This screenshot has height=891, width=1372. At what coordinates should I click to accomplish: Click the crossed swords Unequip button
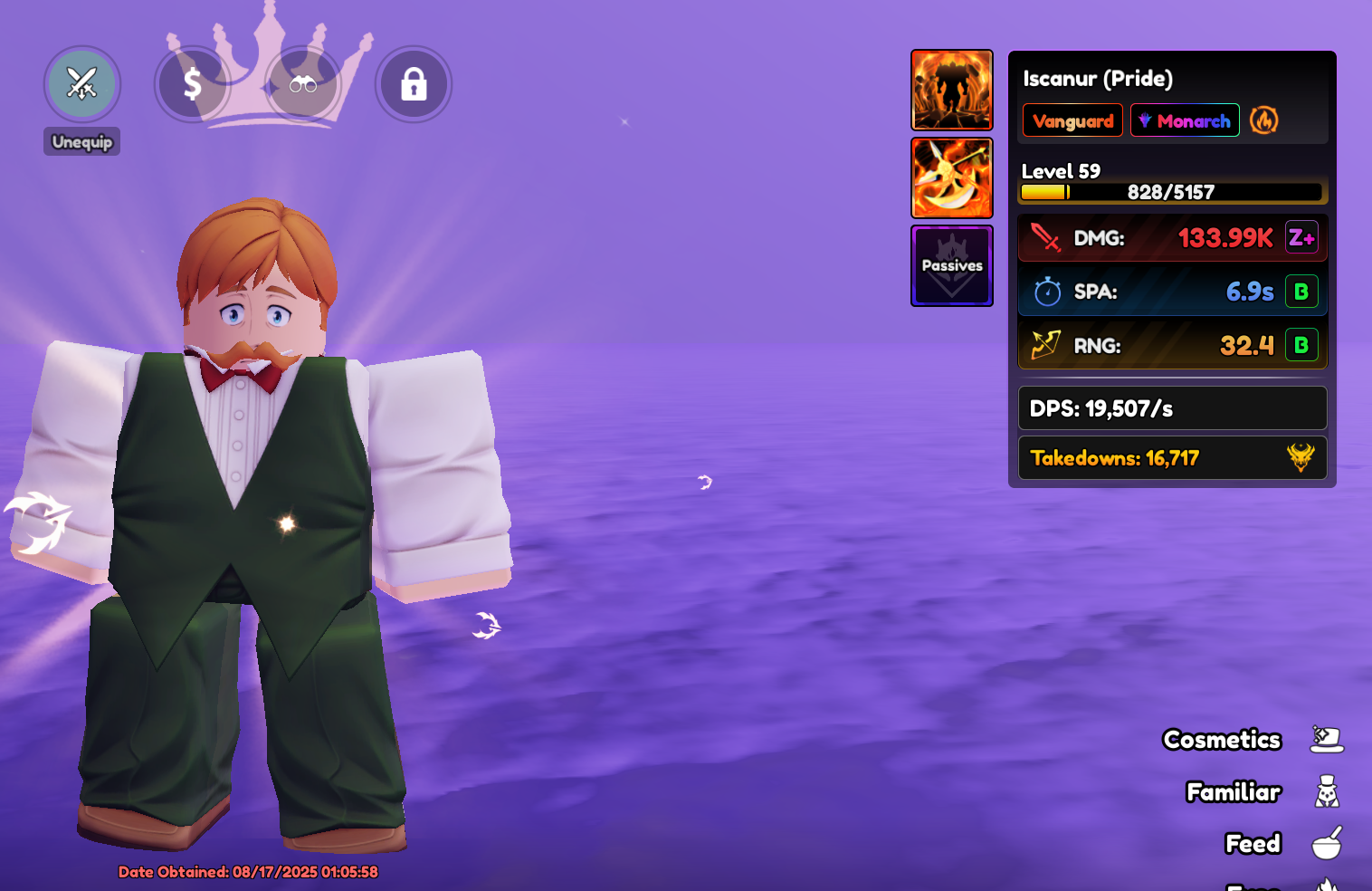[x=82, y=84]
